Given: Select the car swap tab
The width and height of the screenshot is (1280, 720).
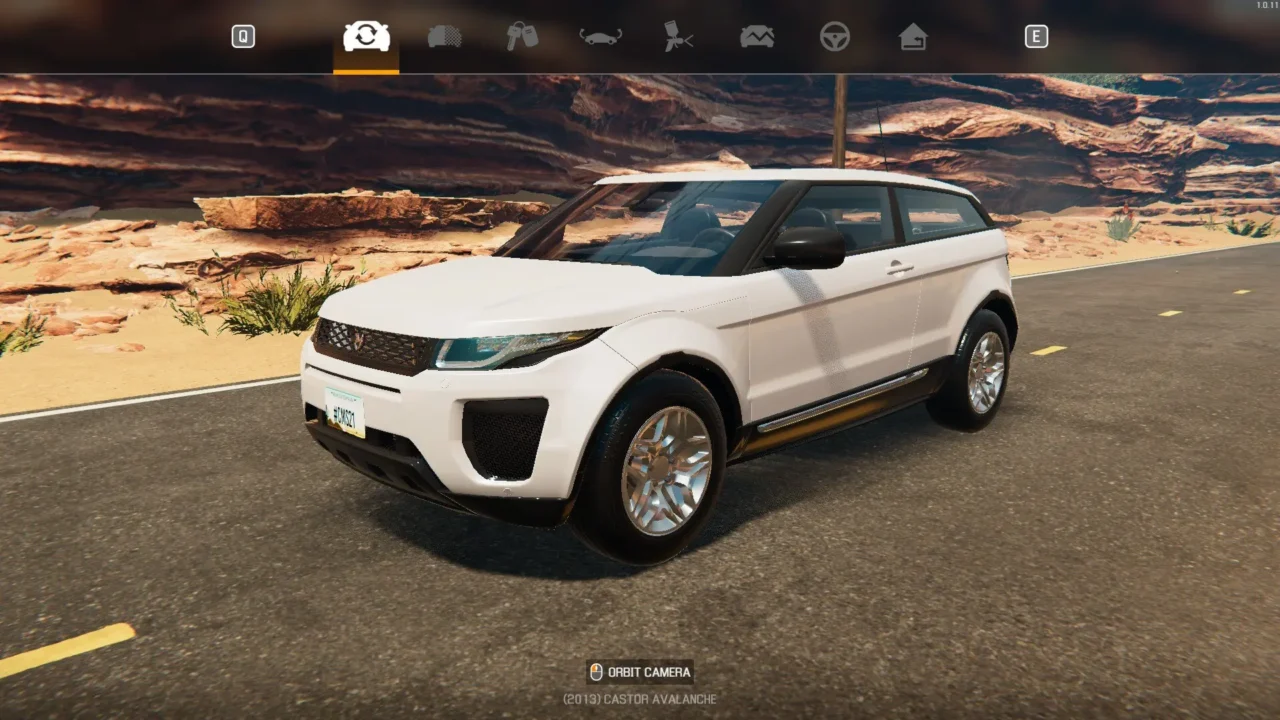Looking at the screenshot, I should click(366, 37).
